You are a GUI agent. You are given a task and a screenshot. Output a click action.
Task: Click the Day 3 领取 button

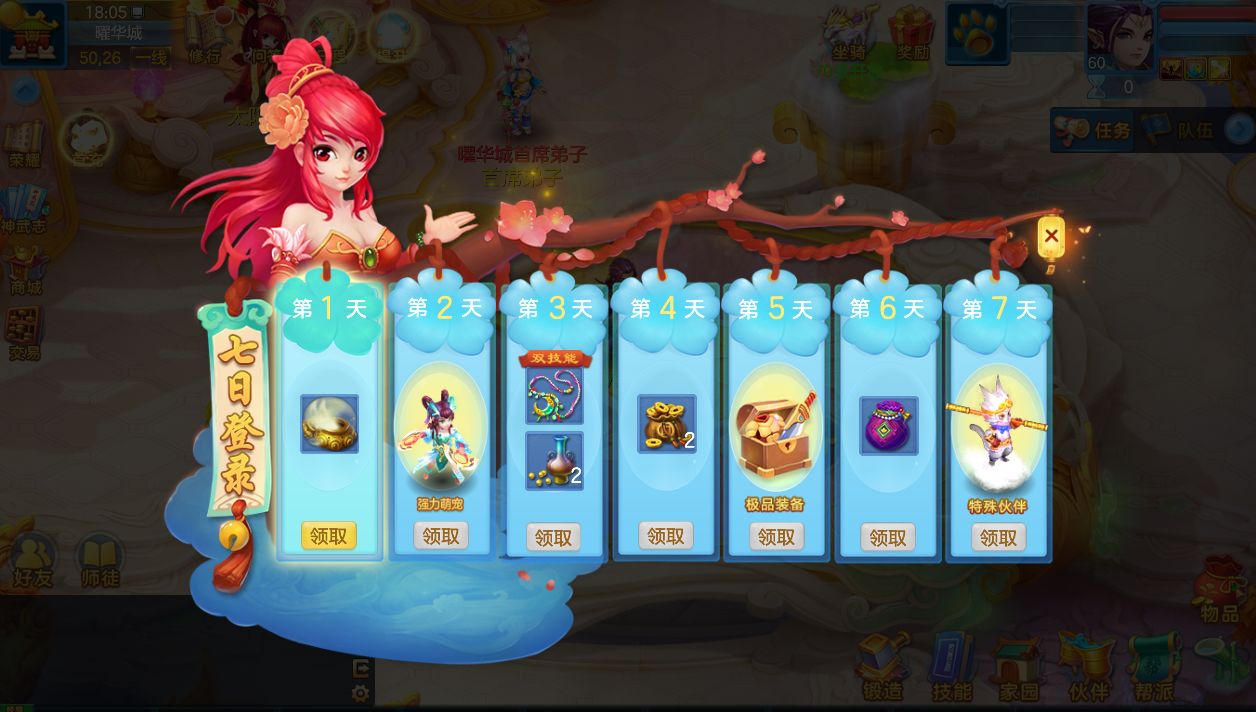[x=553, y=538]
